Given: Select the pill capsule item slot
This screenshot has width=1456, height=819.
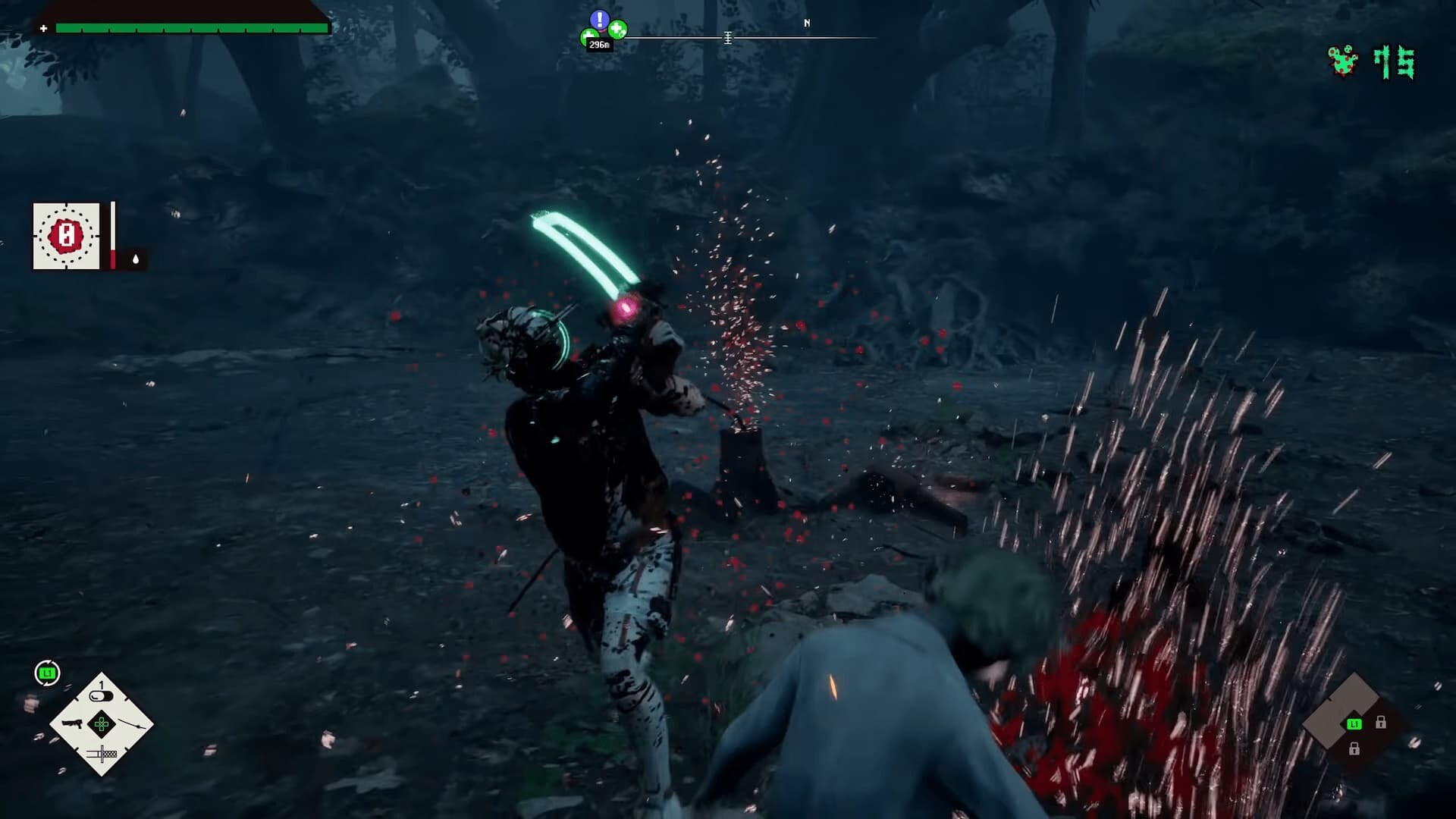Looking at the screenshot, I should click(101, 695).
